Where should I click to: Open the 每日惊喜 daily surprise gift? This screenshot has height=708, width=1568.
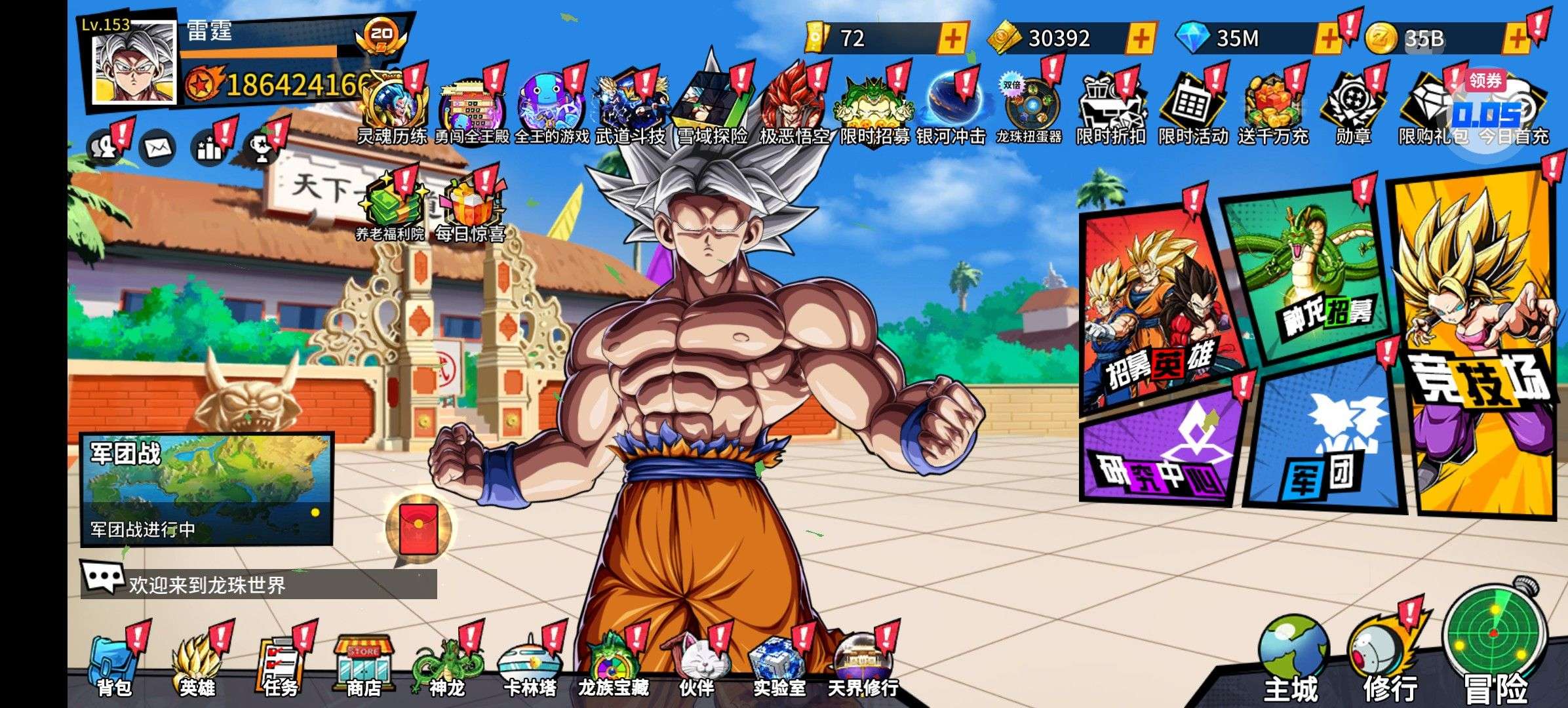[469, 210]
